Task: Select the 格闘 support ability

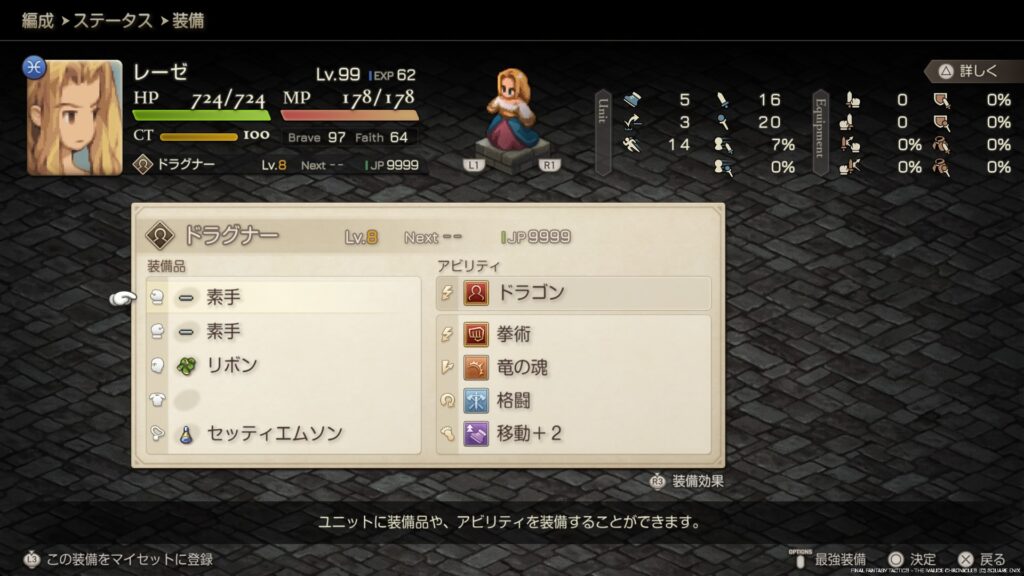Action: (574, 401)
